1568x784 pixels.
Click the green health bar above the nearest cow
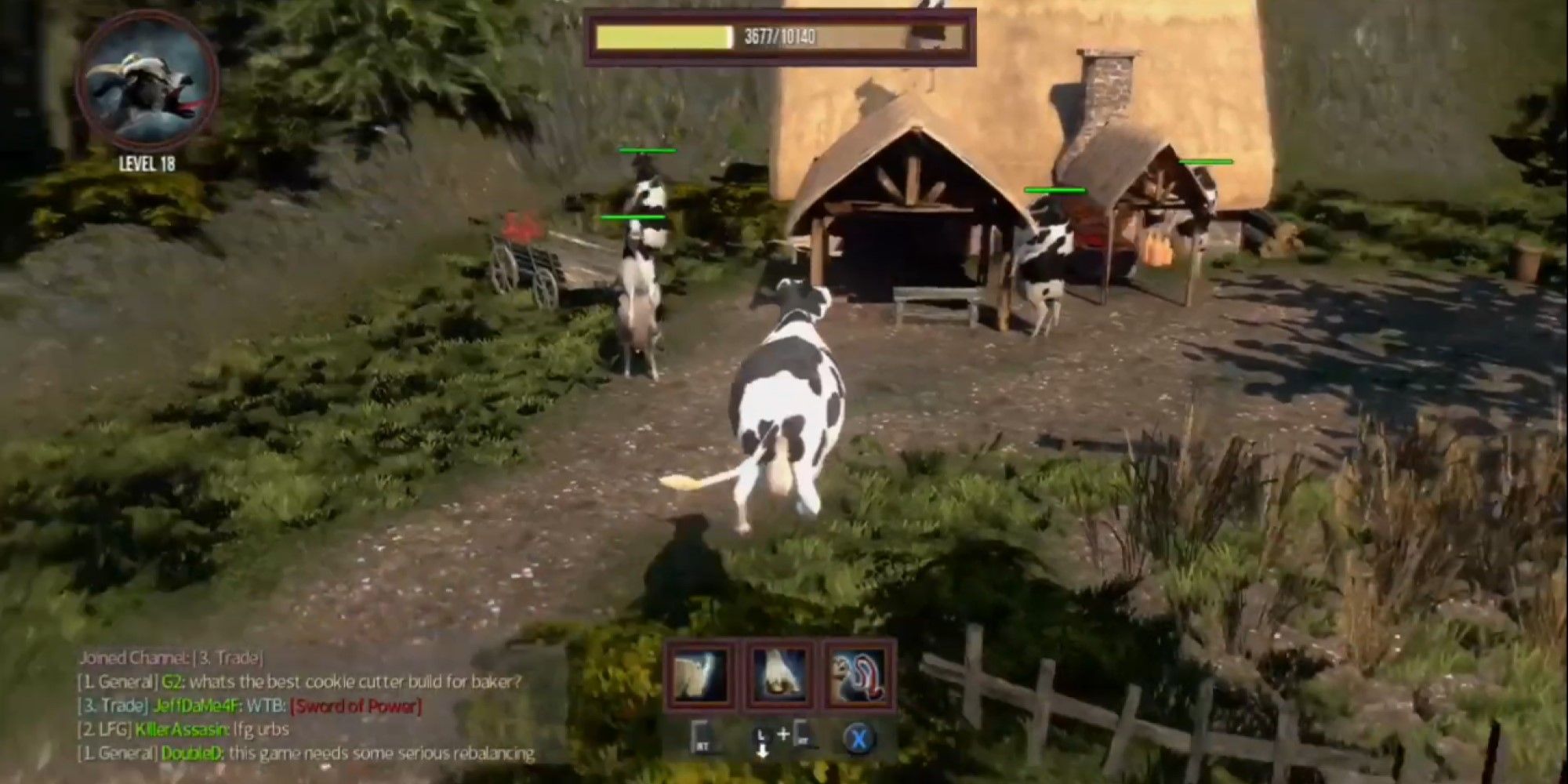(635, 216)
